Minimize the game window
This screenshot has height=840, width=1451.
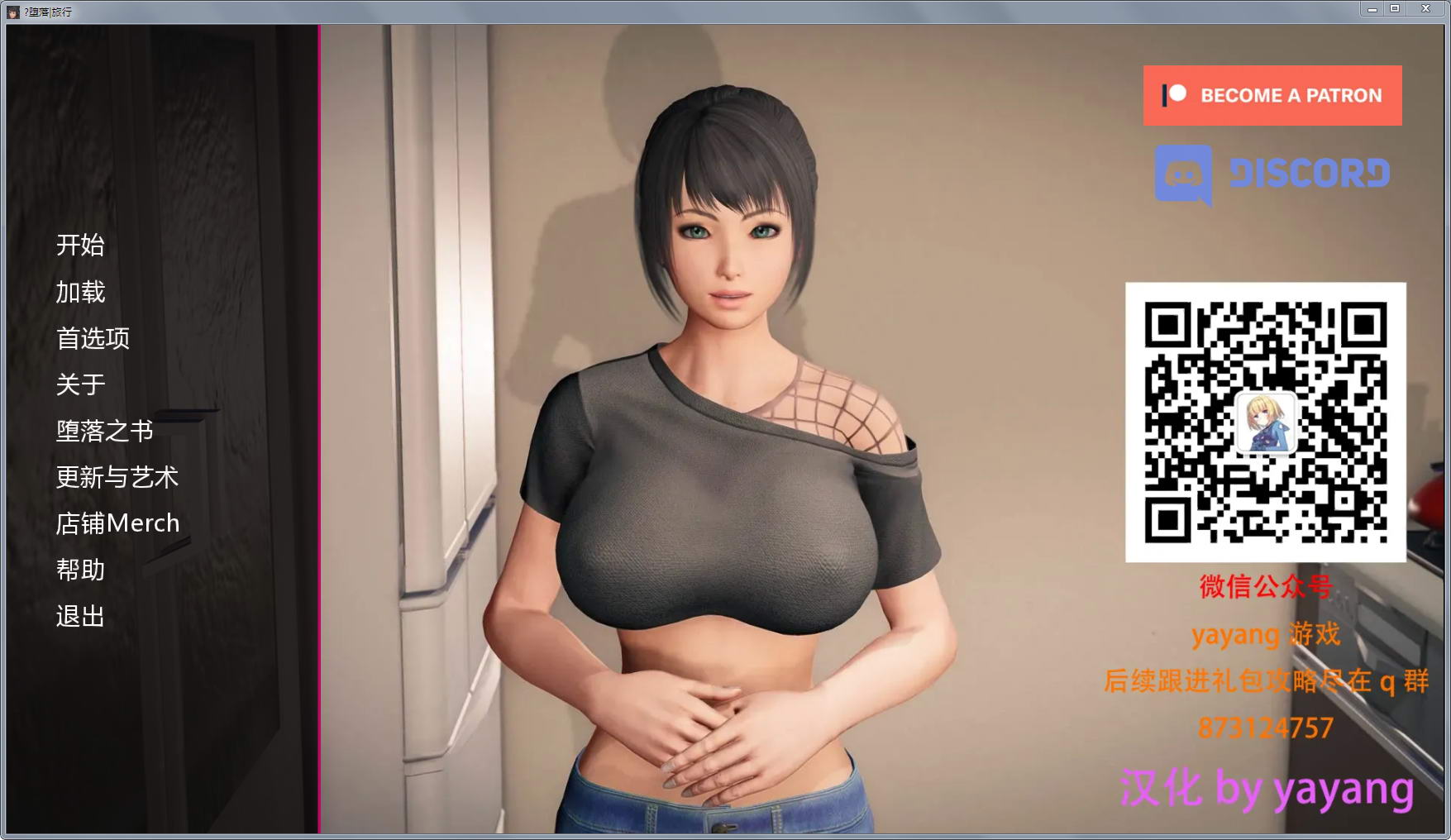[1372, 8]
